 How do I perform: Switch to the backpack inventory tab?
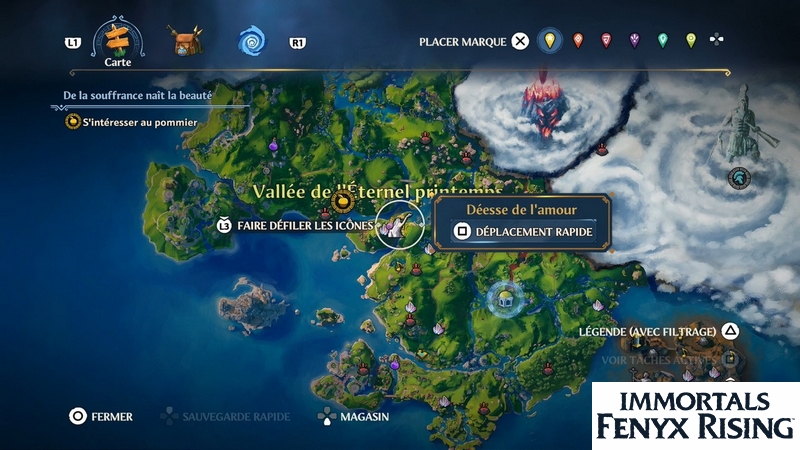[185, 42]
